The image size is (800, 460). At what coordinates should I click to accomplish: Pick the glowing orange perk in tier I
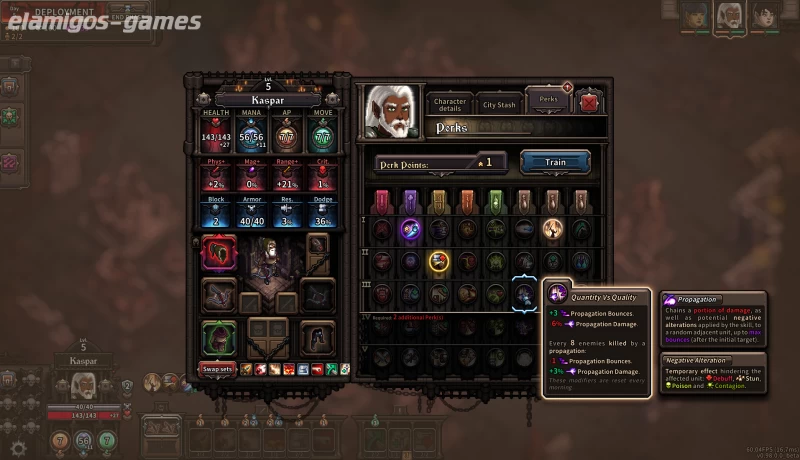click(x=553, y=229)
